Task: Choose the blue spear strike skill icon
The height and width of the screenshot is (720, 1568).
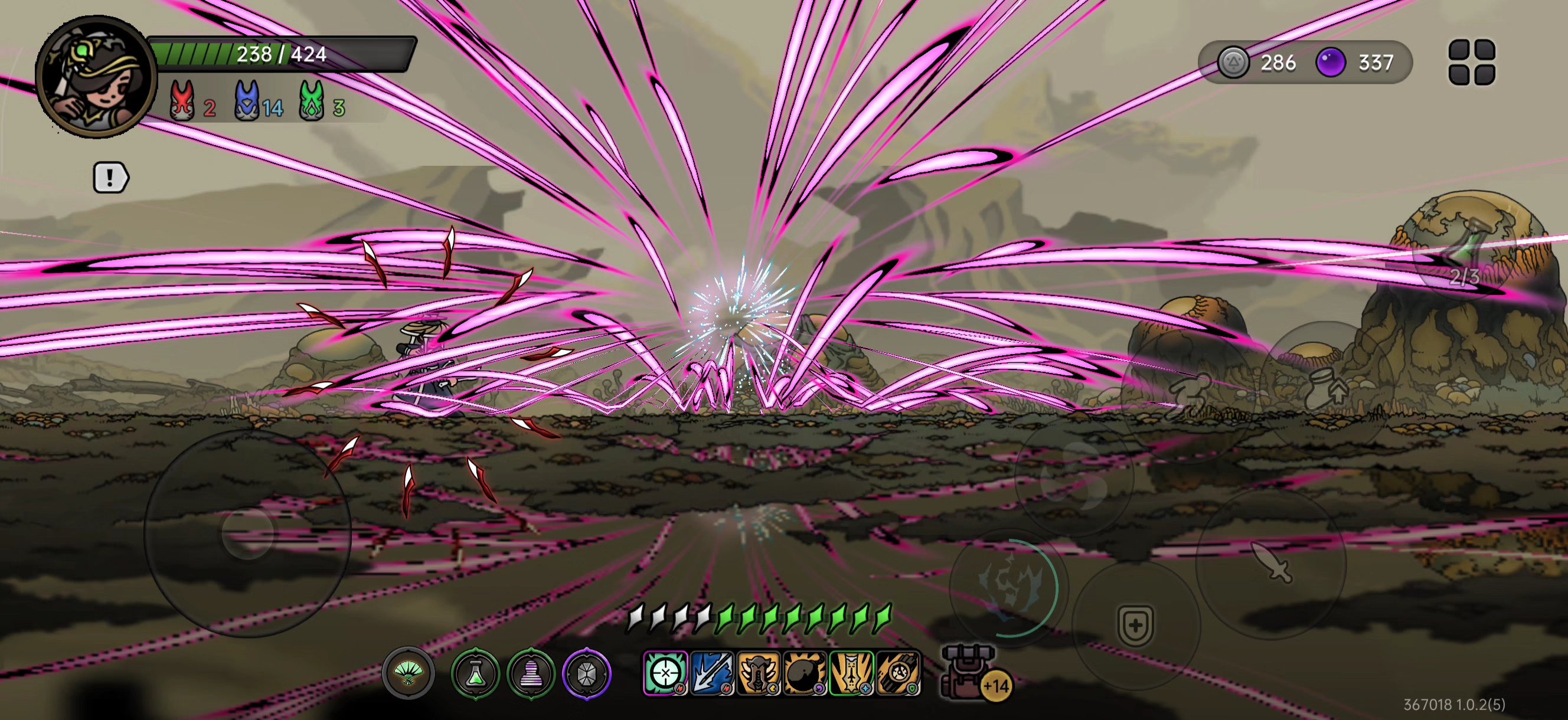Action: 711,673
